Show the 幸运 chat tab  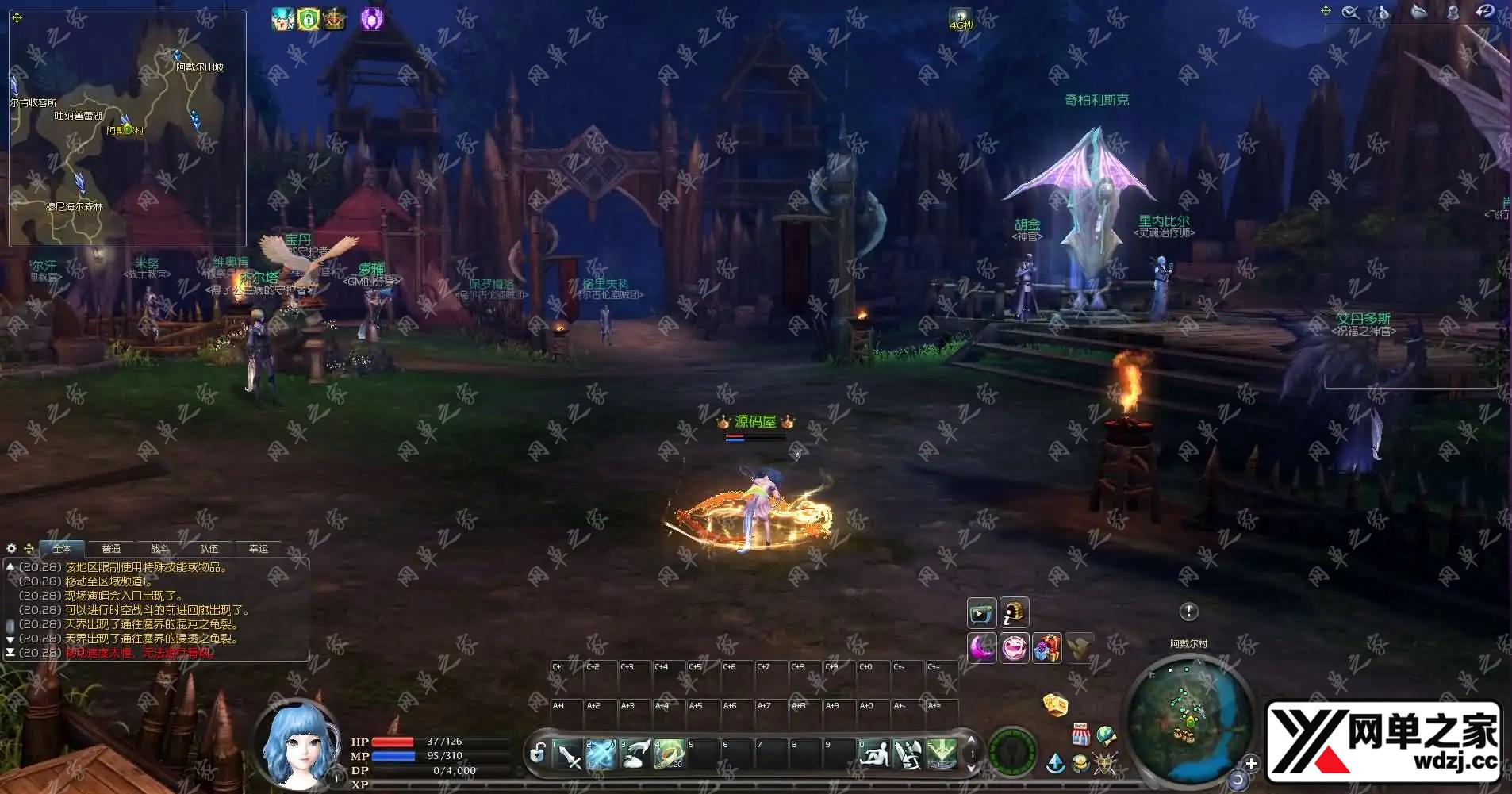tap(259, 549)
